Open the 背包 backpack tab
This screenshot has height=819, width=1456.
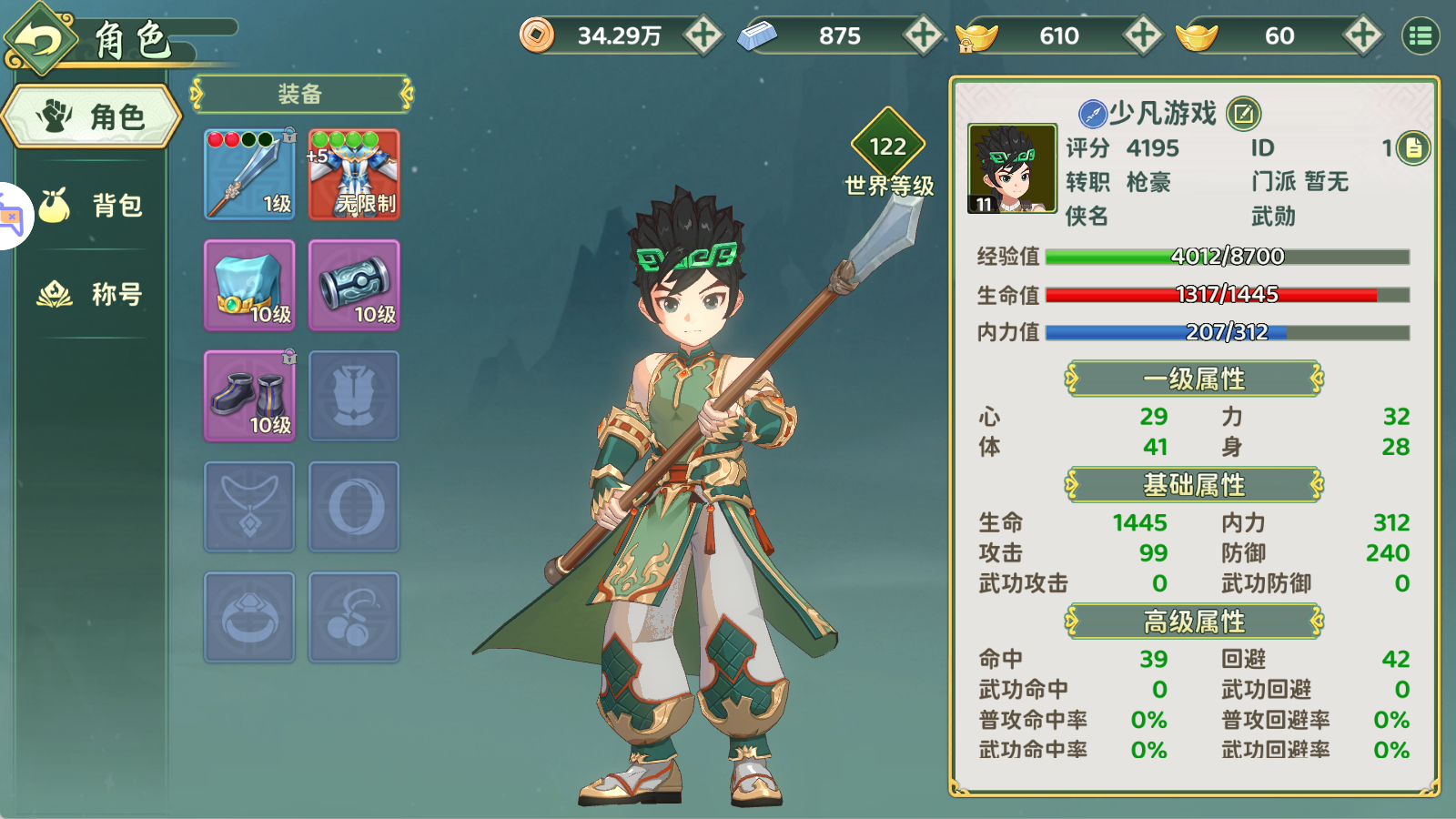[93, 205]
